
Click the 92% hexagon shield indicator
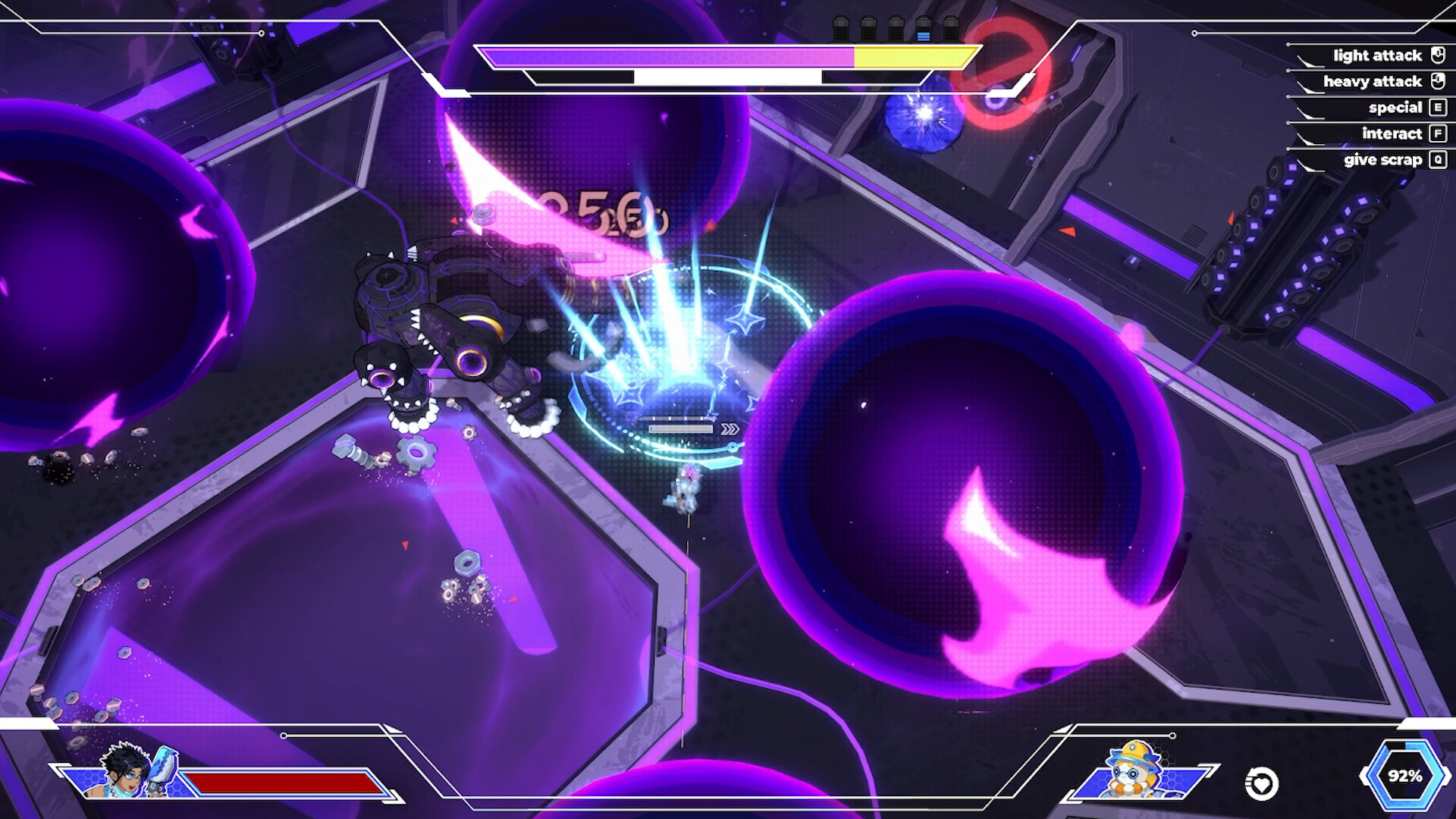pos(1404,776)
